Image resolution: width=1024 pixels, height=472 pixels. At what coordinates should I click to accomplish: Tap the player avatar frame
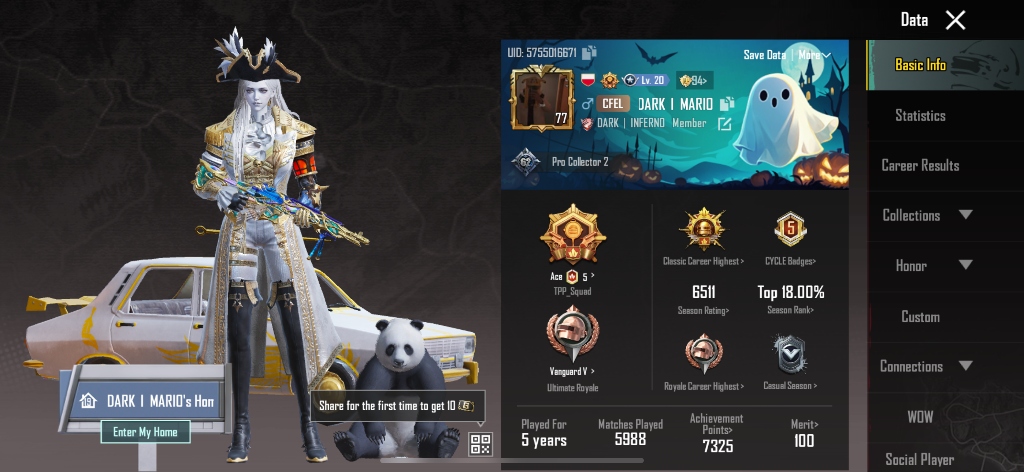pos(542,99)
